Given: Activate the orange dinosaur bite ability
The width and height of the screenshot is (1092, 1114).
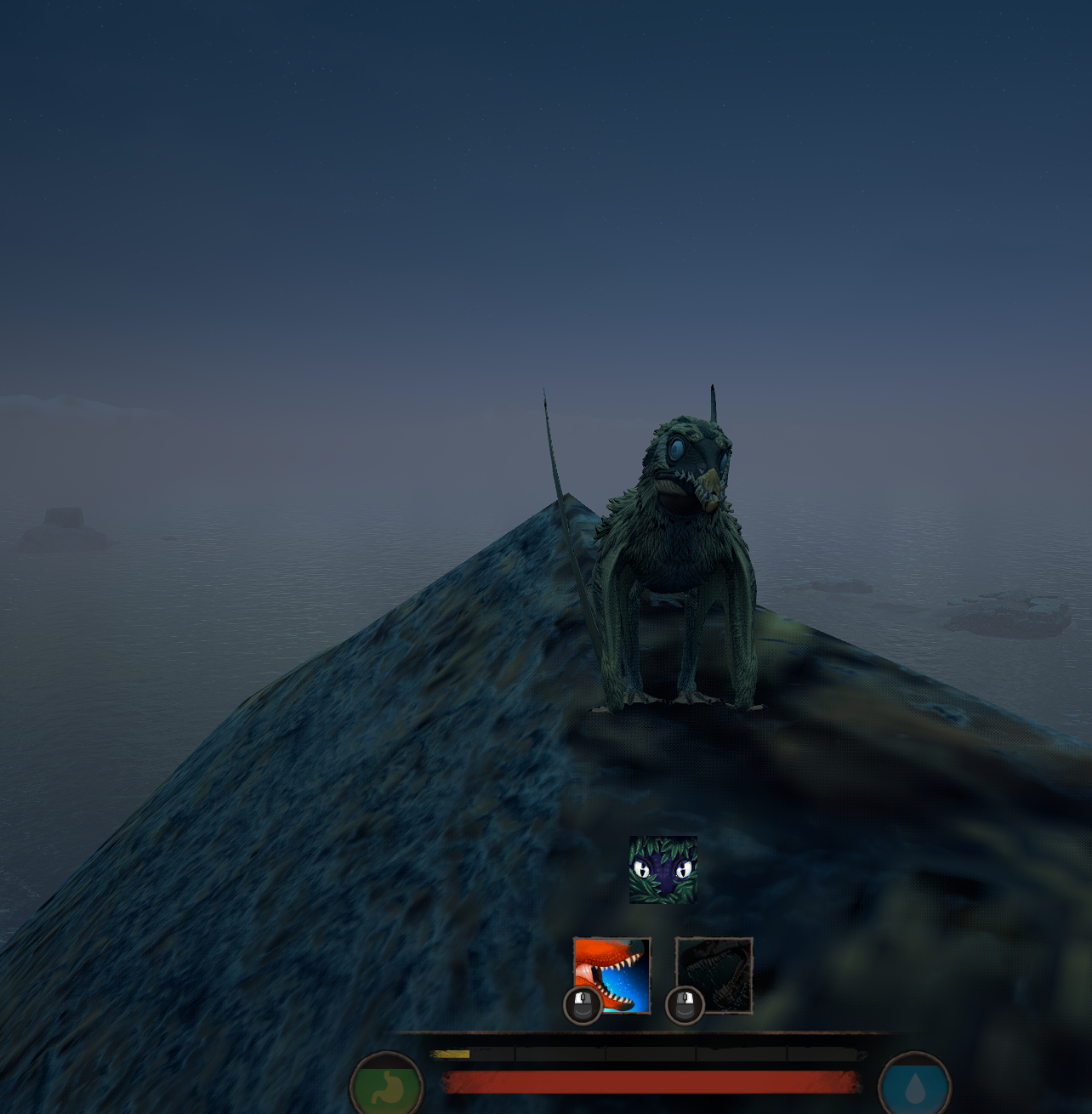Looking at the screenshot, I should click(x=612, y=975).
